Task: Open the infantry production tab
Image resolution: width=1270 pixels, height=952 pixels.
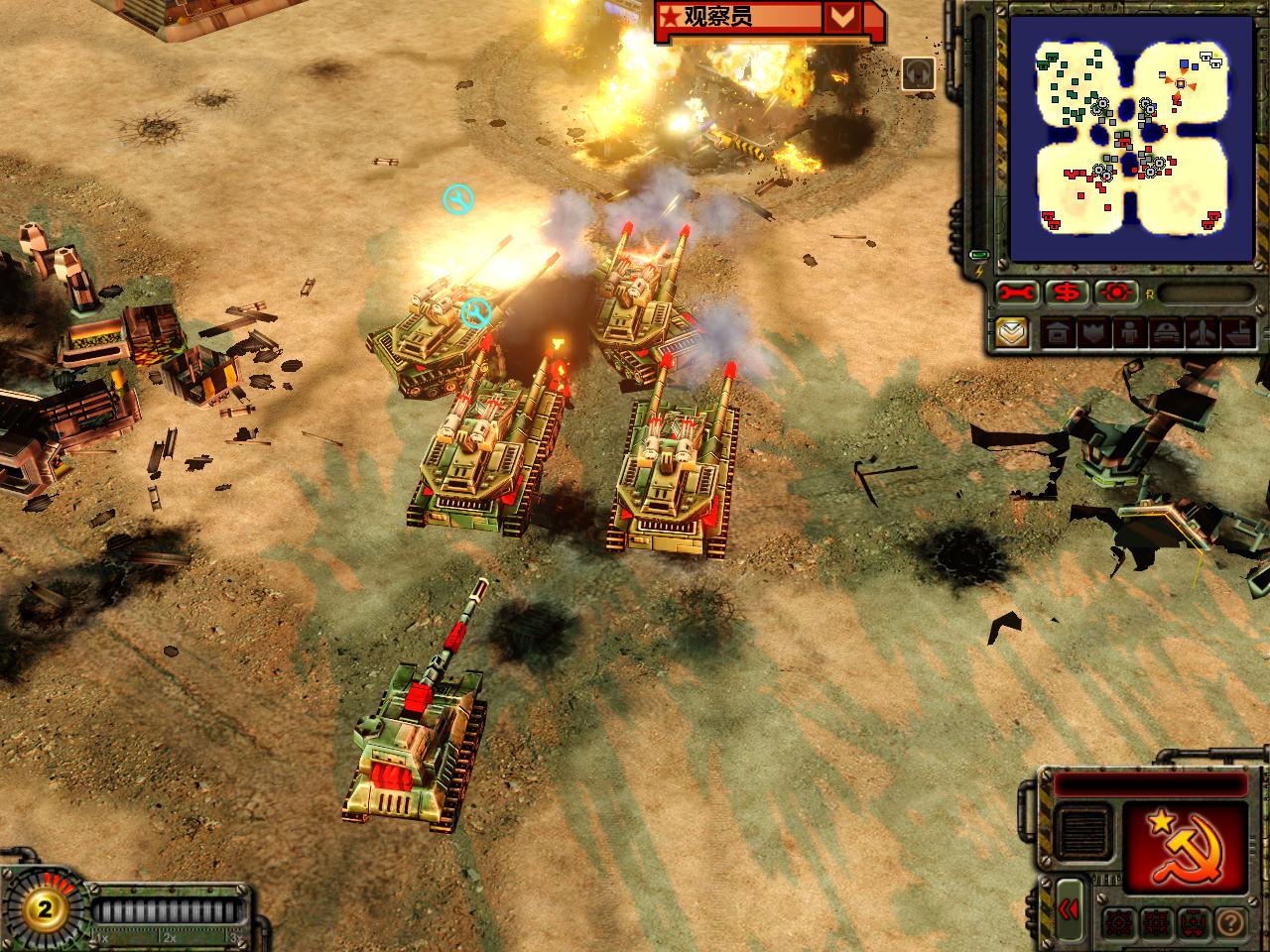Action: click(x=1127, y=333)
